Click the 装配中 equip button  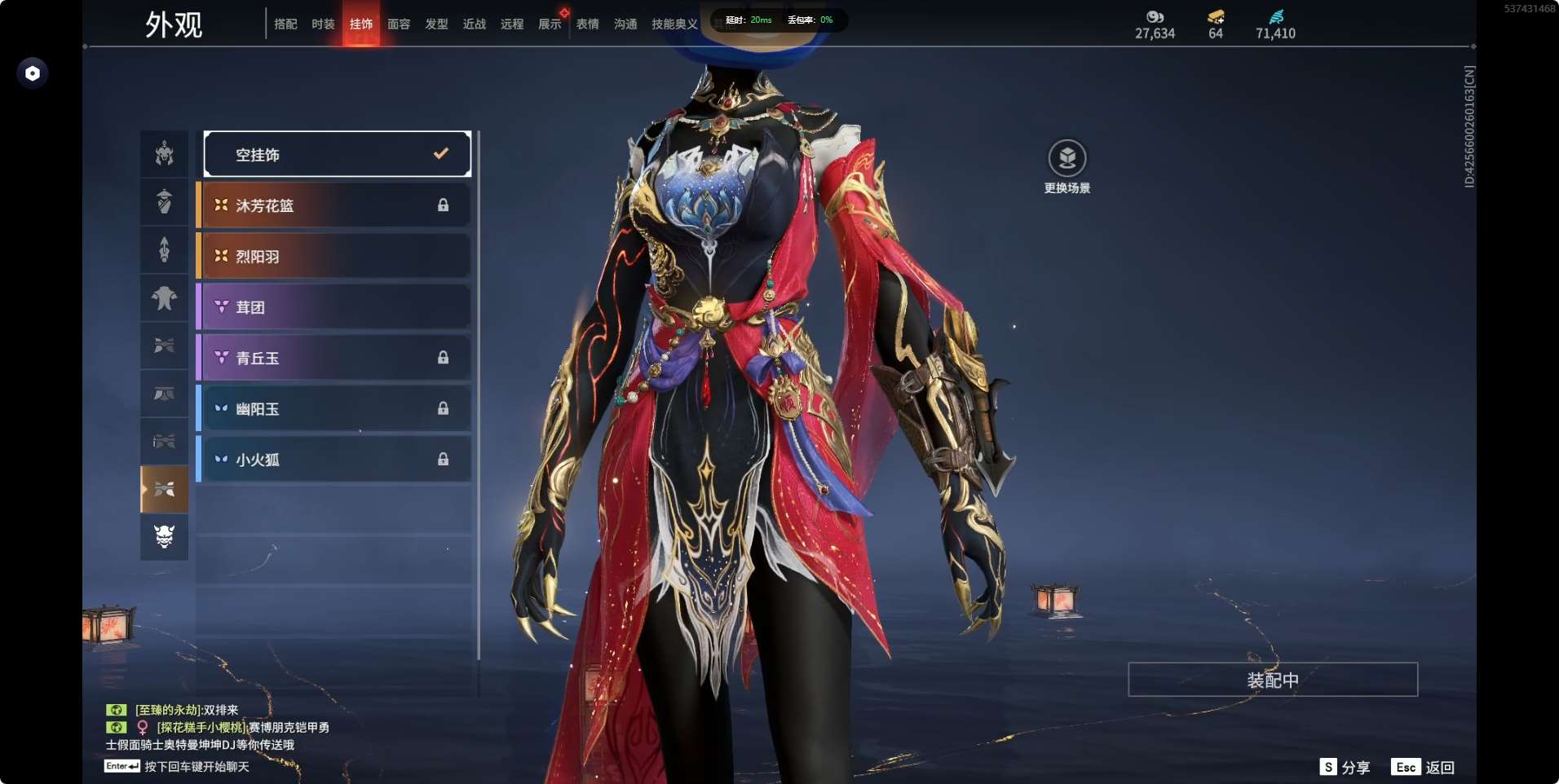(x=1272, y=680)
